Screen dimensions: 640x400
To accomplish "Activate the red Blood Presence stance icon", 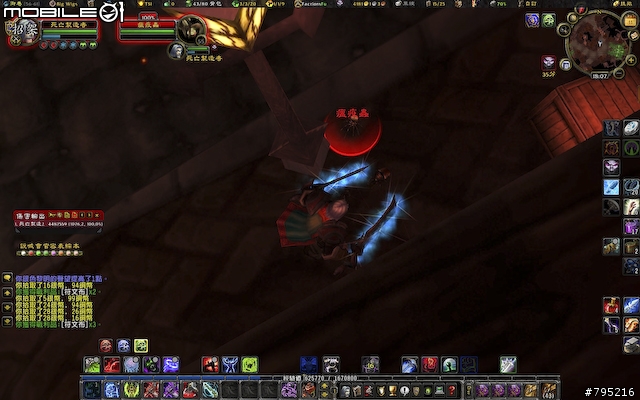I will point(106,345).
